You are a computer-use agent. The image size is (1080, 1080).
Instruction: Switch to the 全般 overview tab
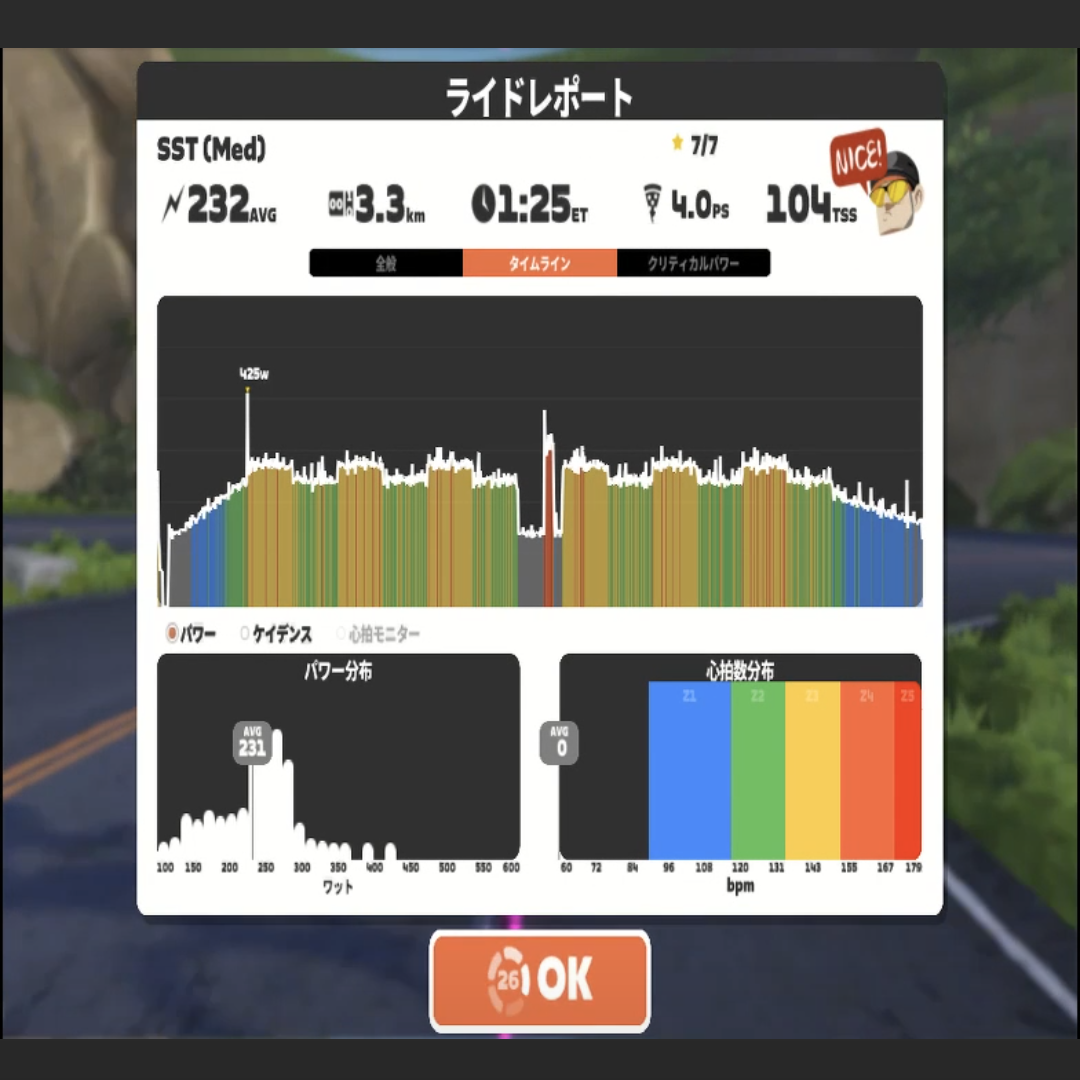pos(386,264)
